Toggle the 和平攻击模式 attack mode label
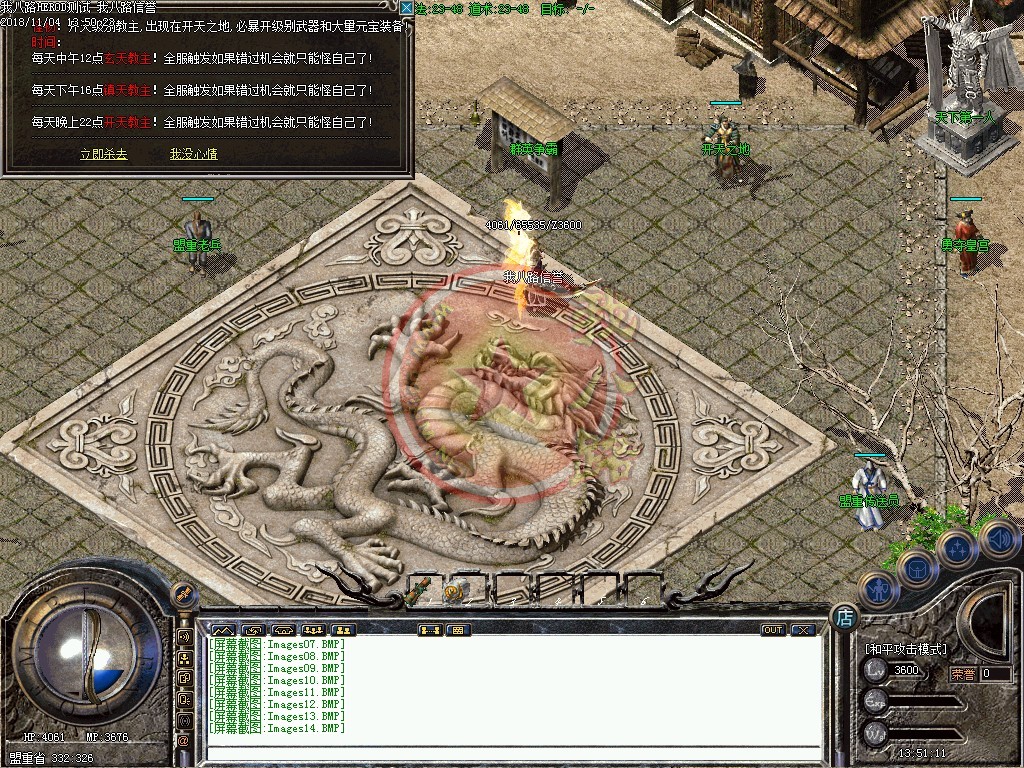Image resolution: width=1024 pixels, height=768 pixels. click(904, 649)
